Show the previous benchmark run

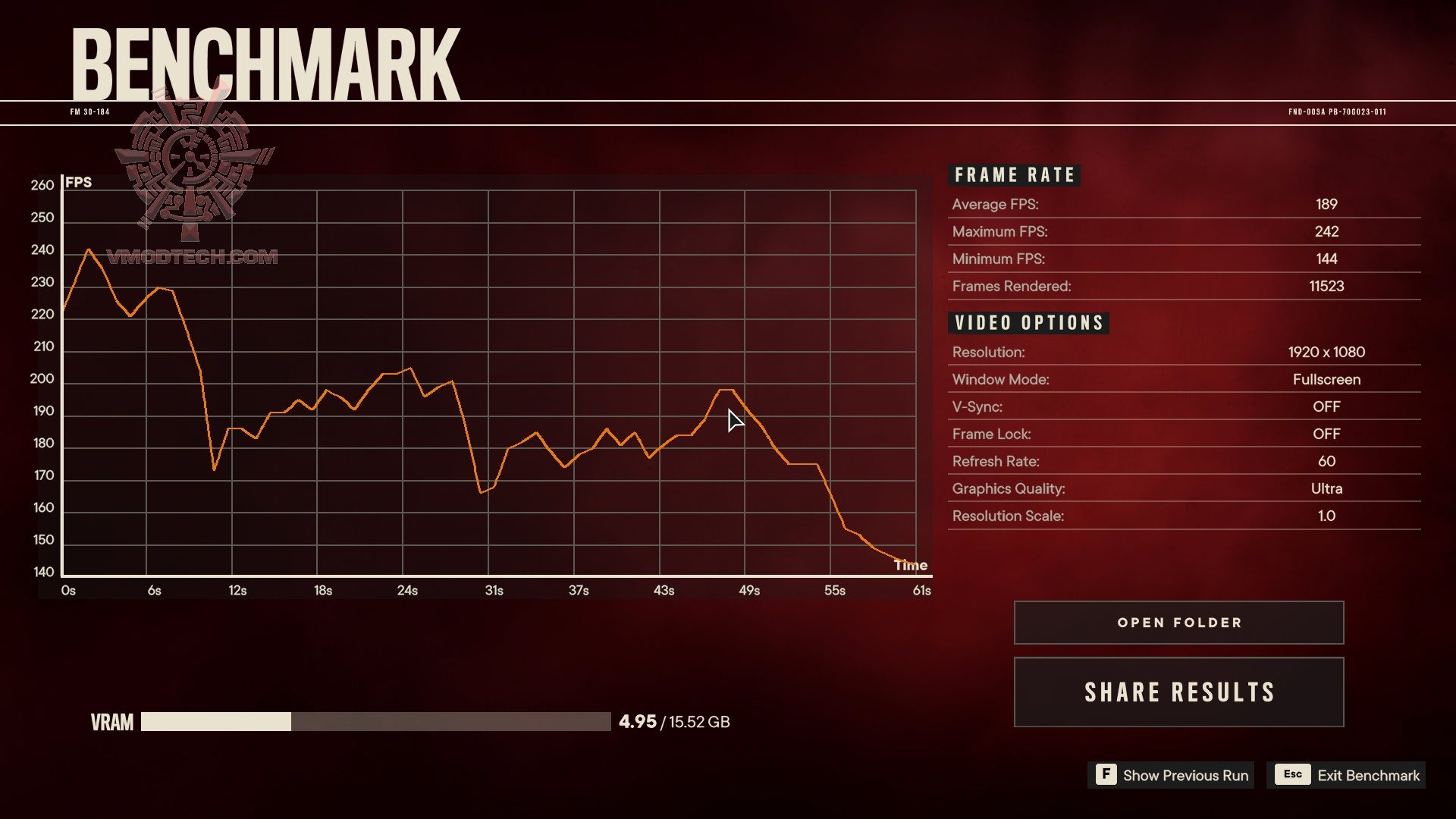(1172, 775)
